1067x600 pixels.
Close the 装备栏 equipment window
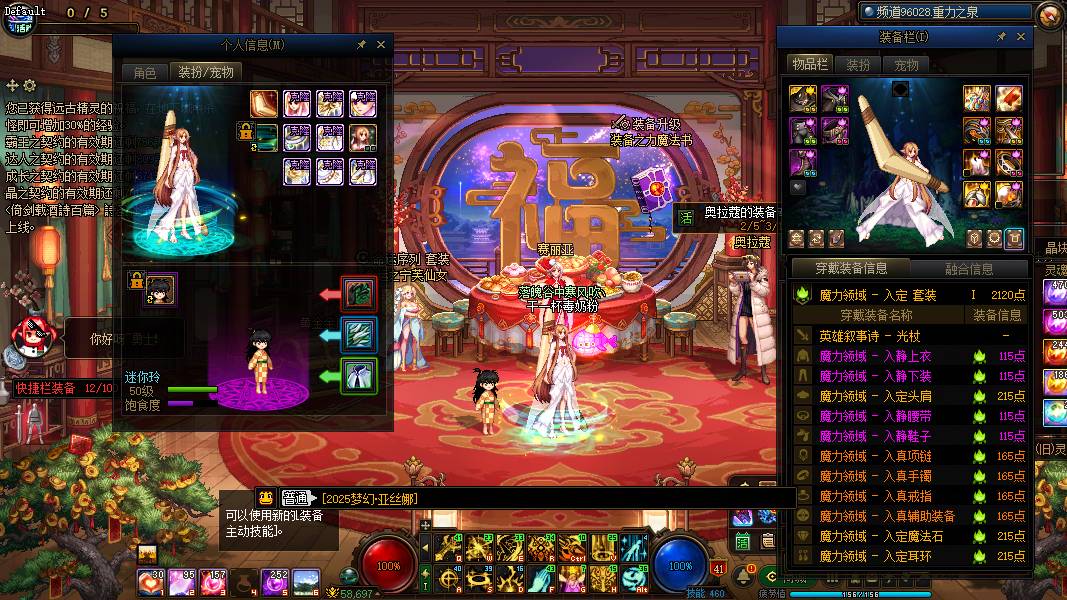1021,37
